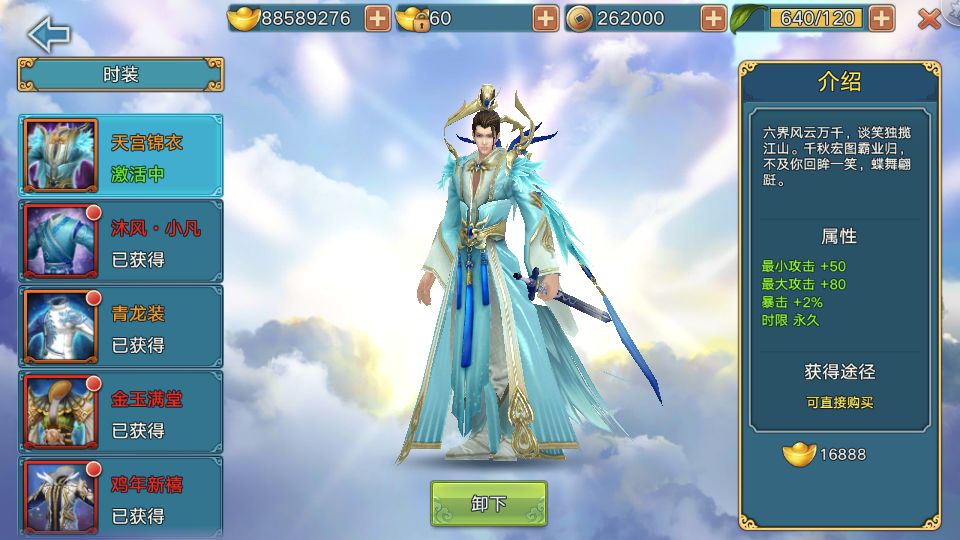Add more gold ingots with the plus button

377,18
